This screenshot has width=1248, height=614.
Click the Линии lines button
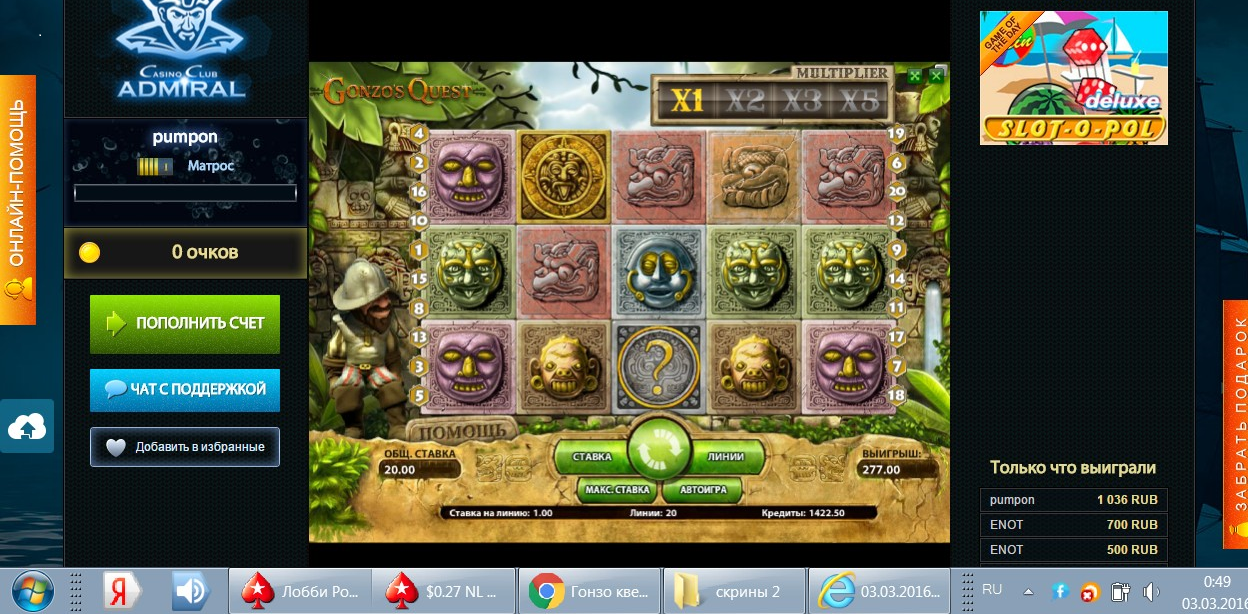pyautogui.click(x=726, y=457)
